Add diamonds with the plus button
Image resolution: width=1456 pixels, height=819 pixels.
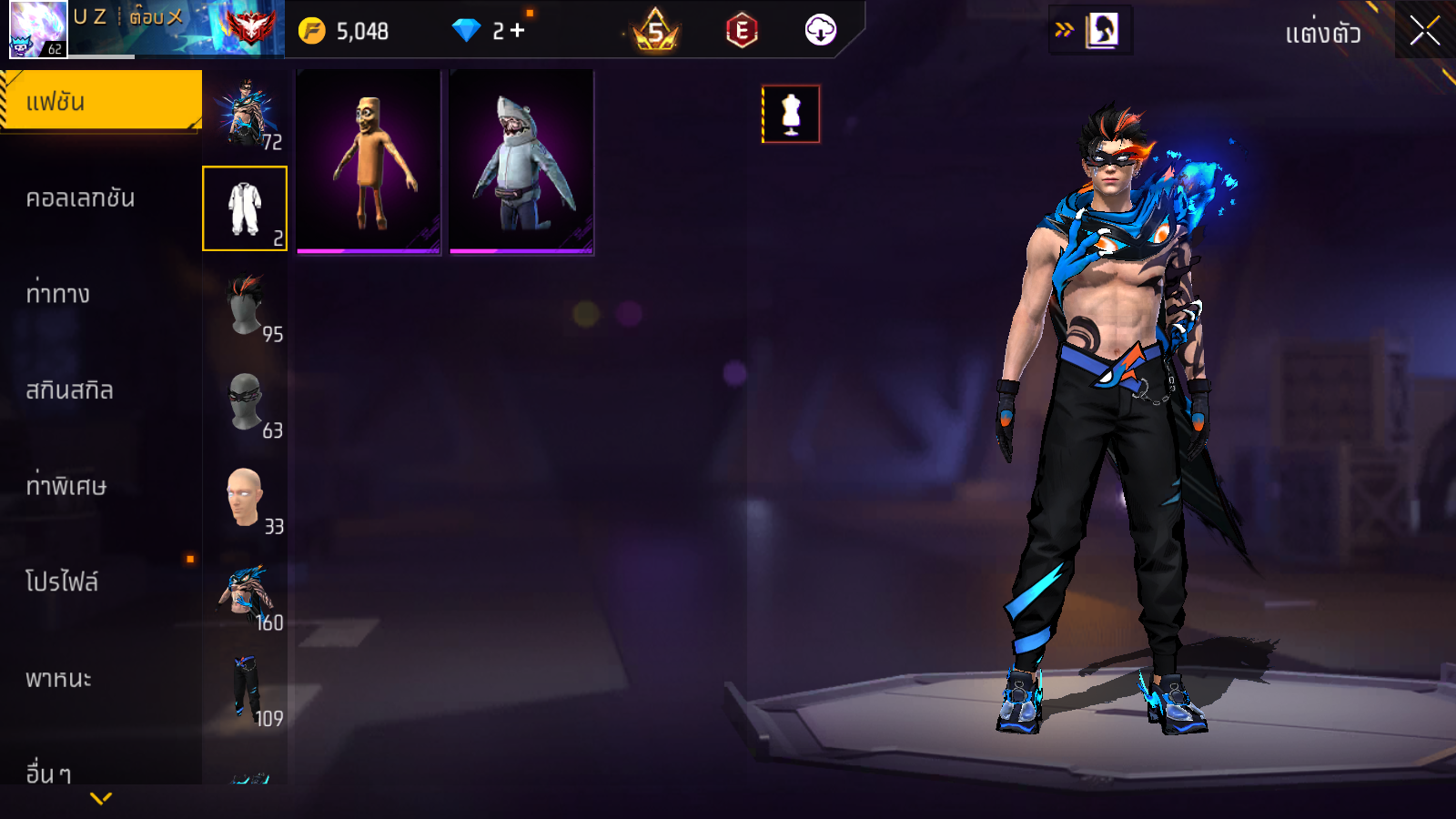[518, 31]
